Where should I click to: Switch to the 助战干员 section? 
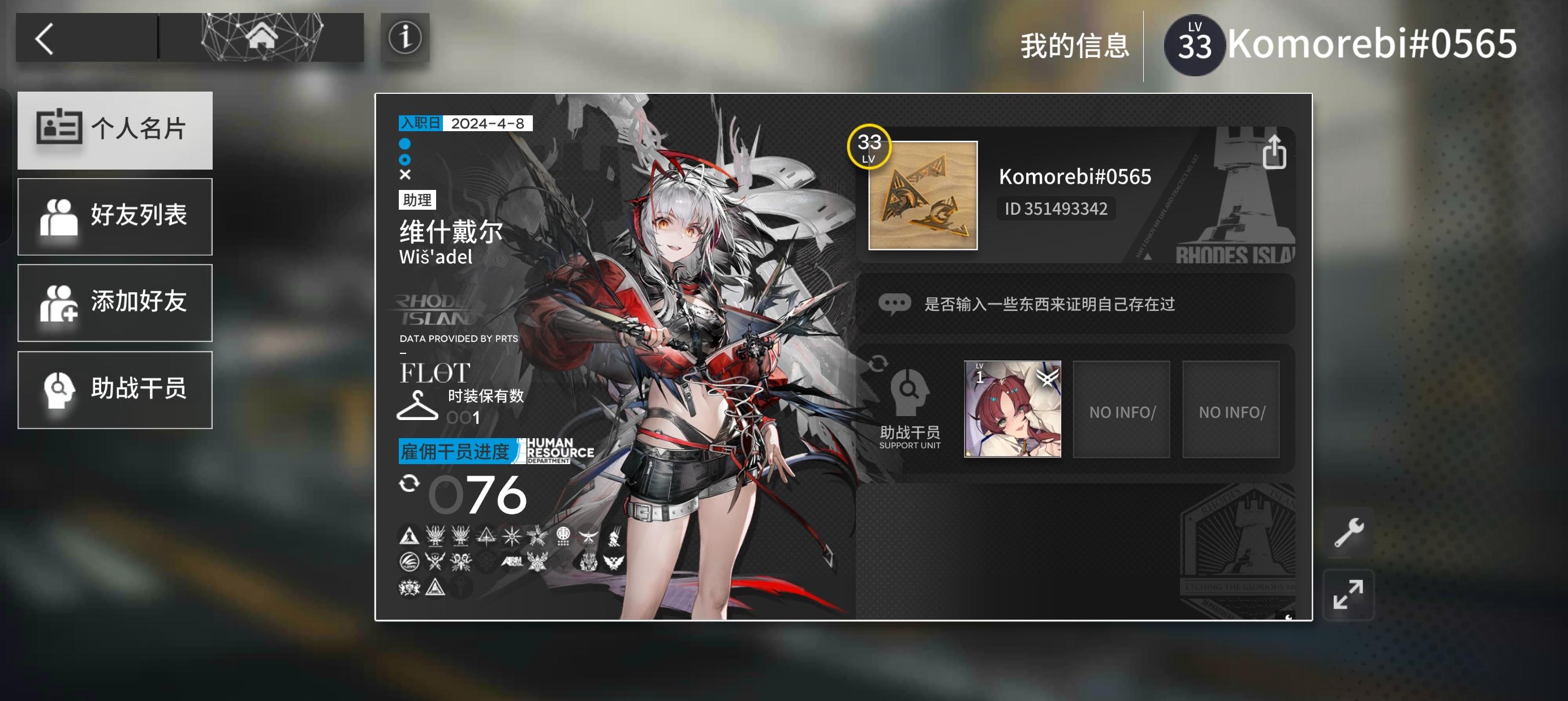pos(114,390)
